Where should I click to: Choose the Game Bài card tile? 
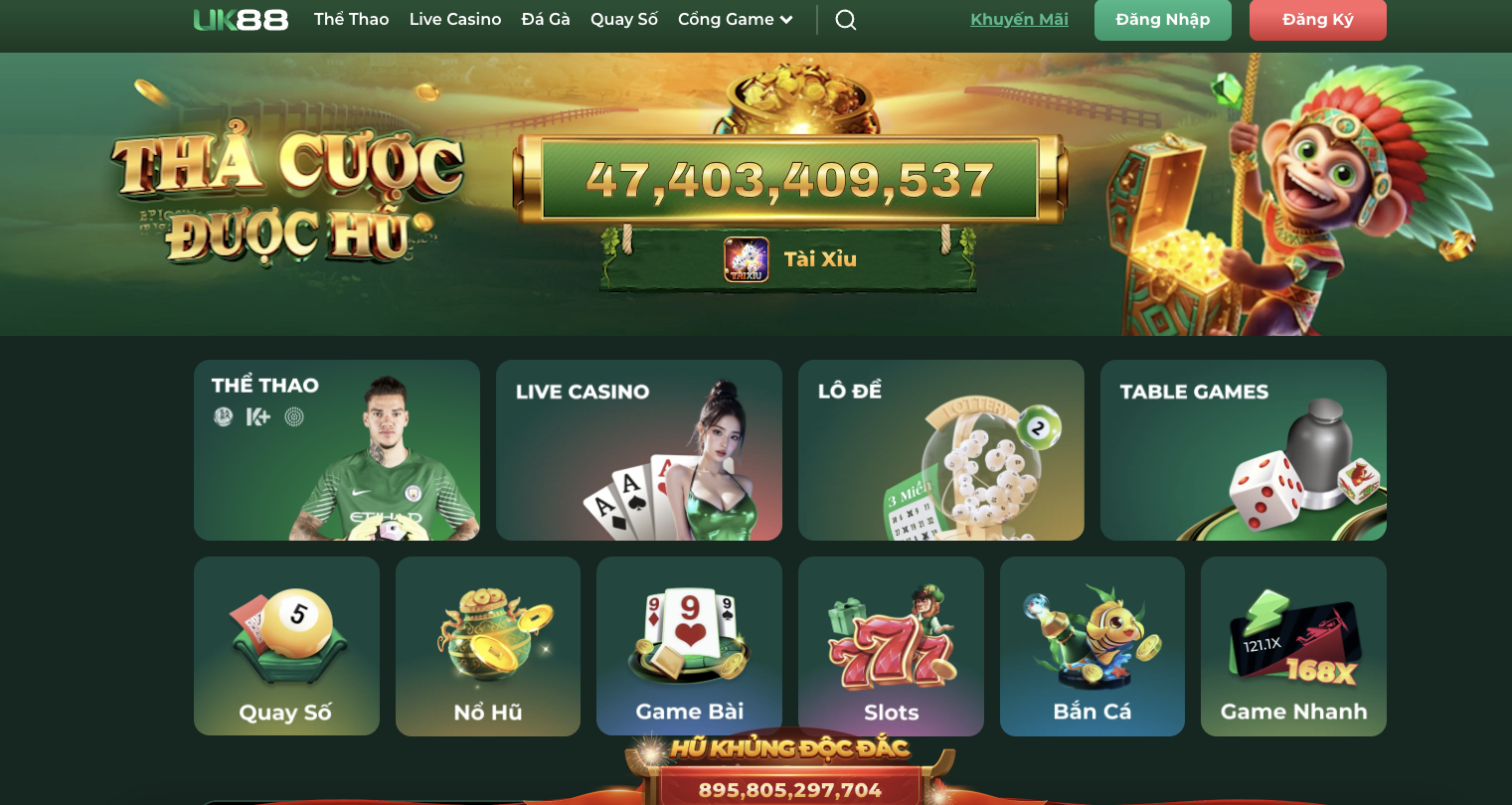tap(689, 646)
